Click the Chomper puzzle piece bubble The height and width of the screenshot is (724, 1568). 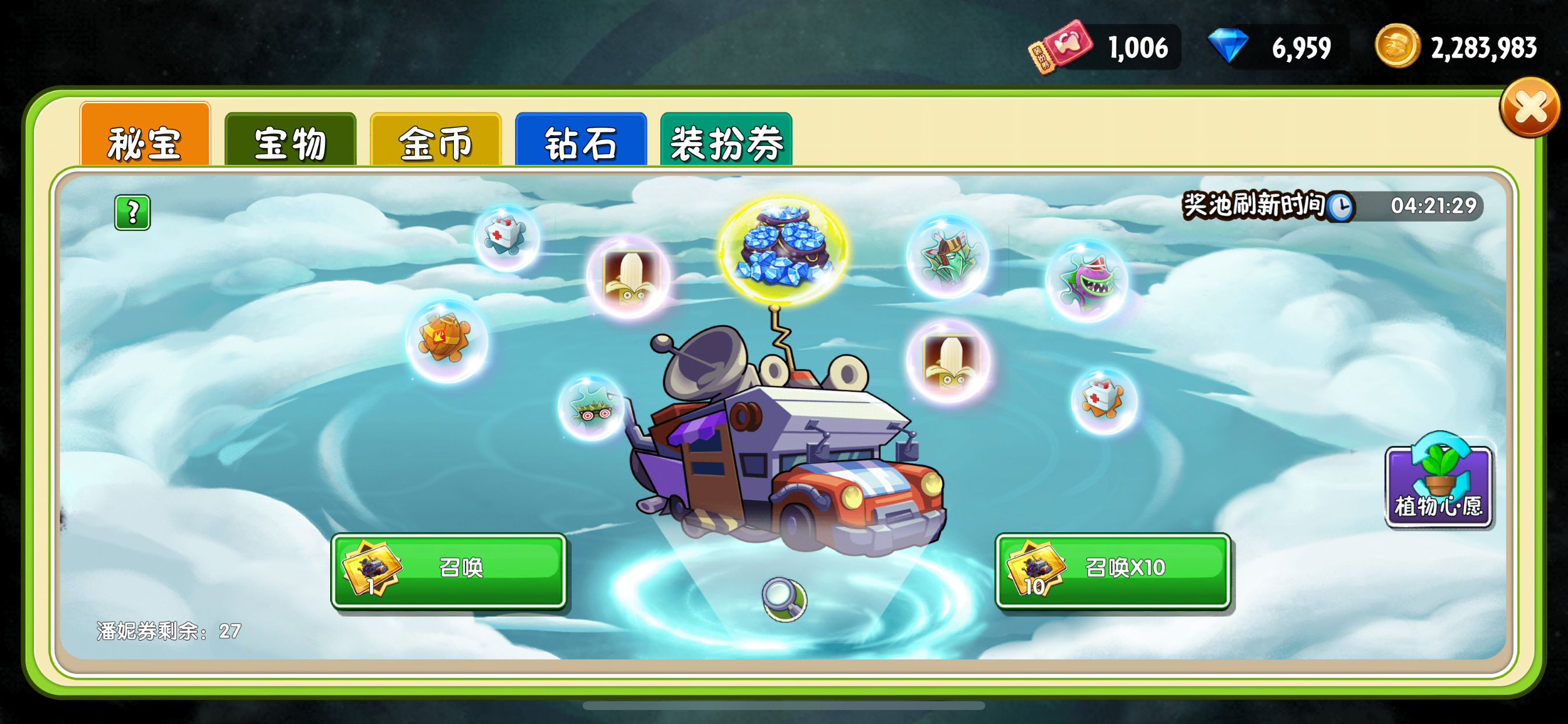1090,280
